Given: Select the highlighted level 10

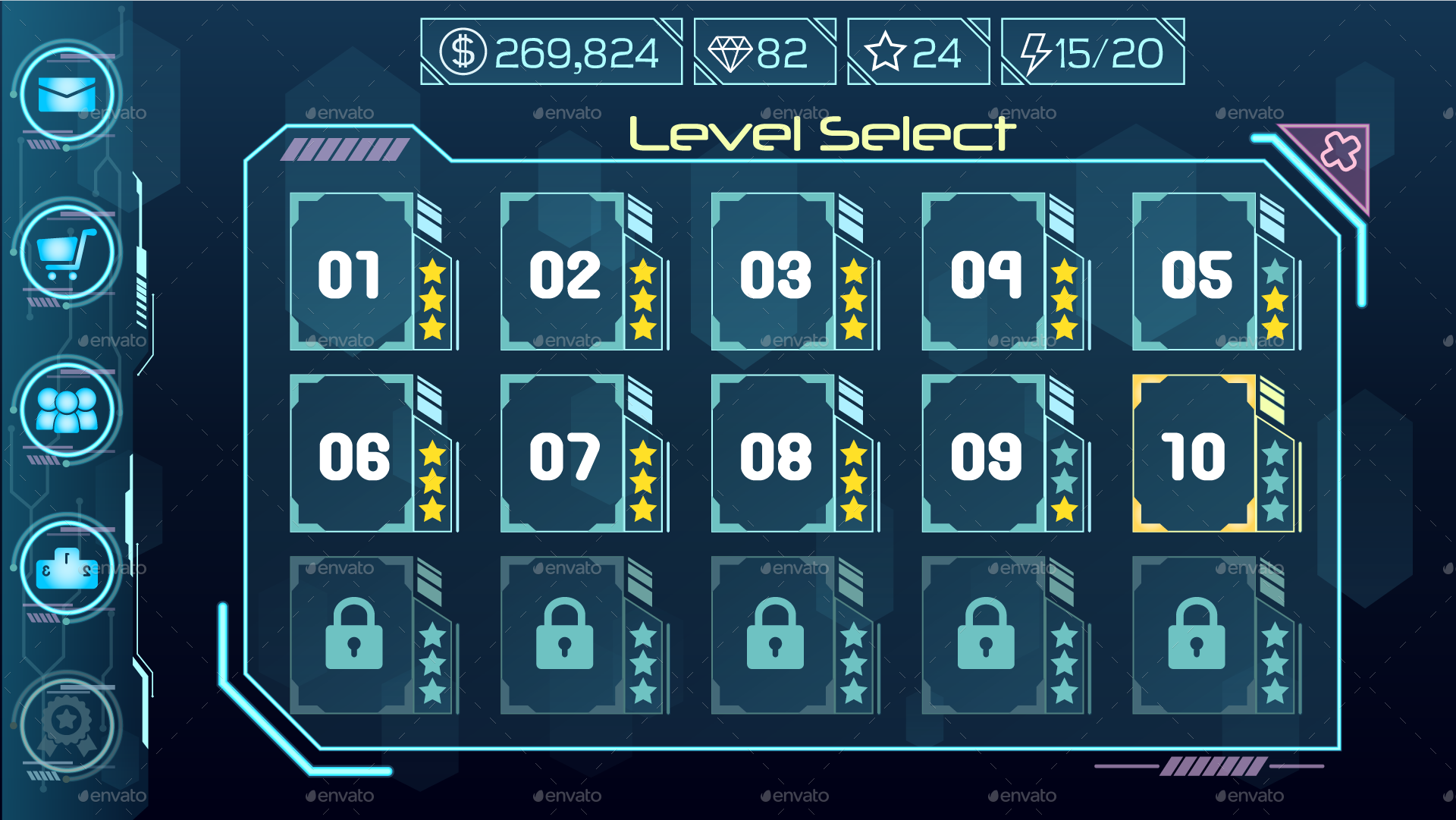Looking at the screenshot, I should [1194, 454].
